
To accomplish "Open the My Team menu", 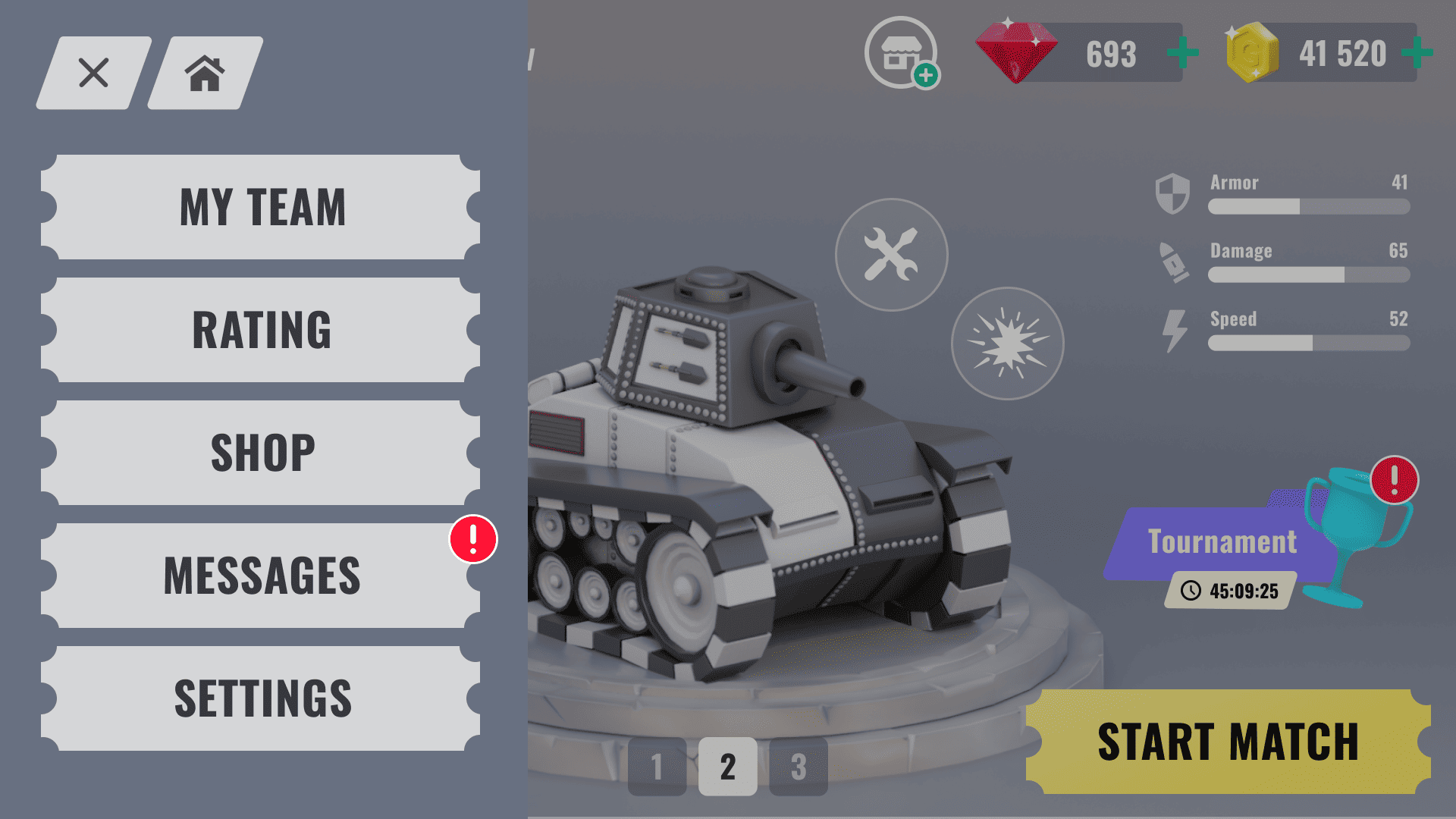I will (x=262, y=207).
